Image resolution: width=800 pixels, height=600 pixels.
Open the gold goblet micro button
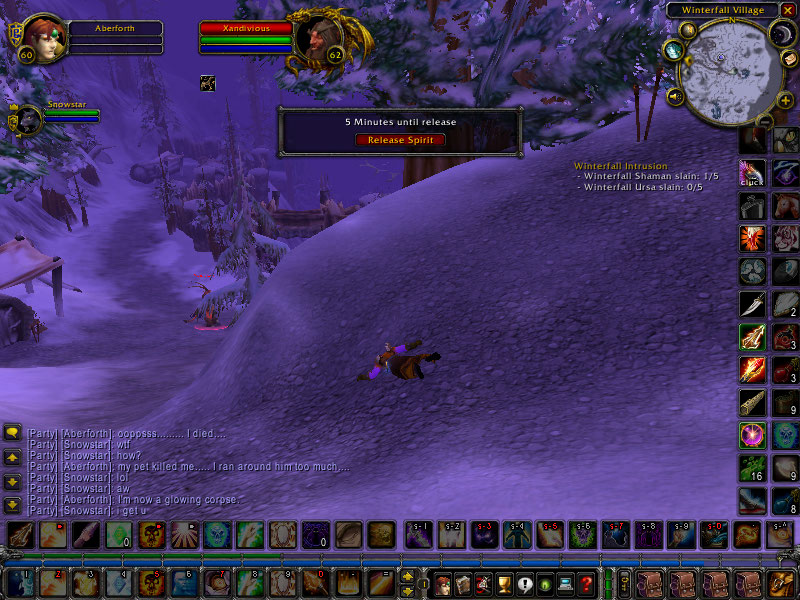coord(504,583)
